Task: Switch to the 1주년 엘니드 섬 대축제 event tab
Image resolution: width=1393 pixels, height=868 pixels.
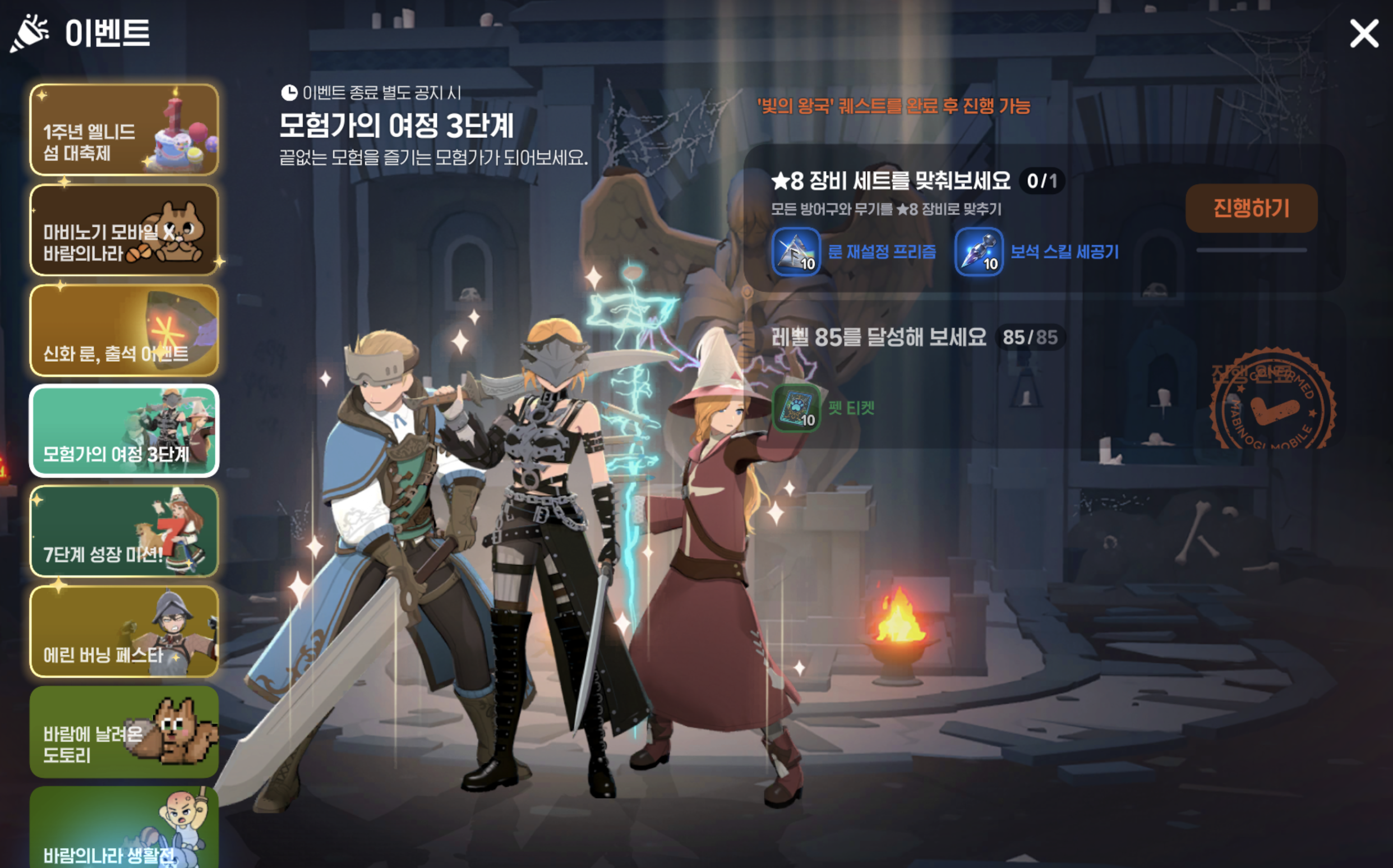Action: point(123,127)
